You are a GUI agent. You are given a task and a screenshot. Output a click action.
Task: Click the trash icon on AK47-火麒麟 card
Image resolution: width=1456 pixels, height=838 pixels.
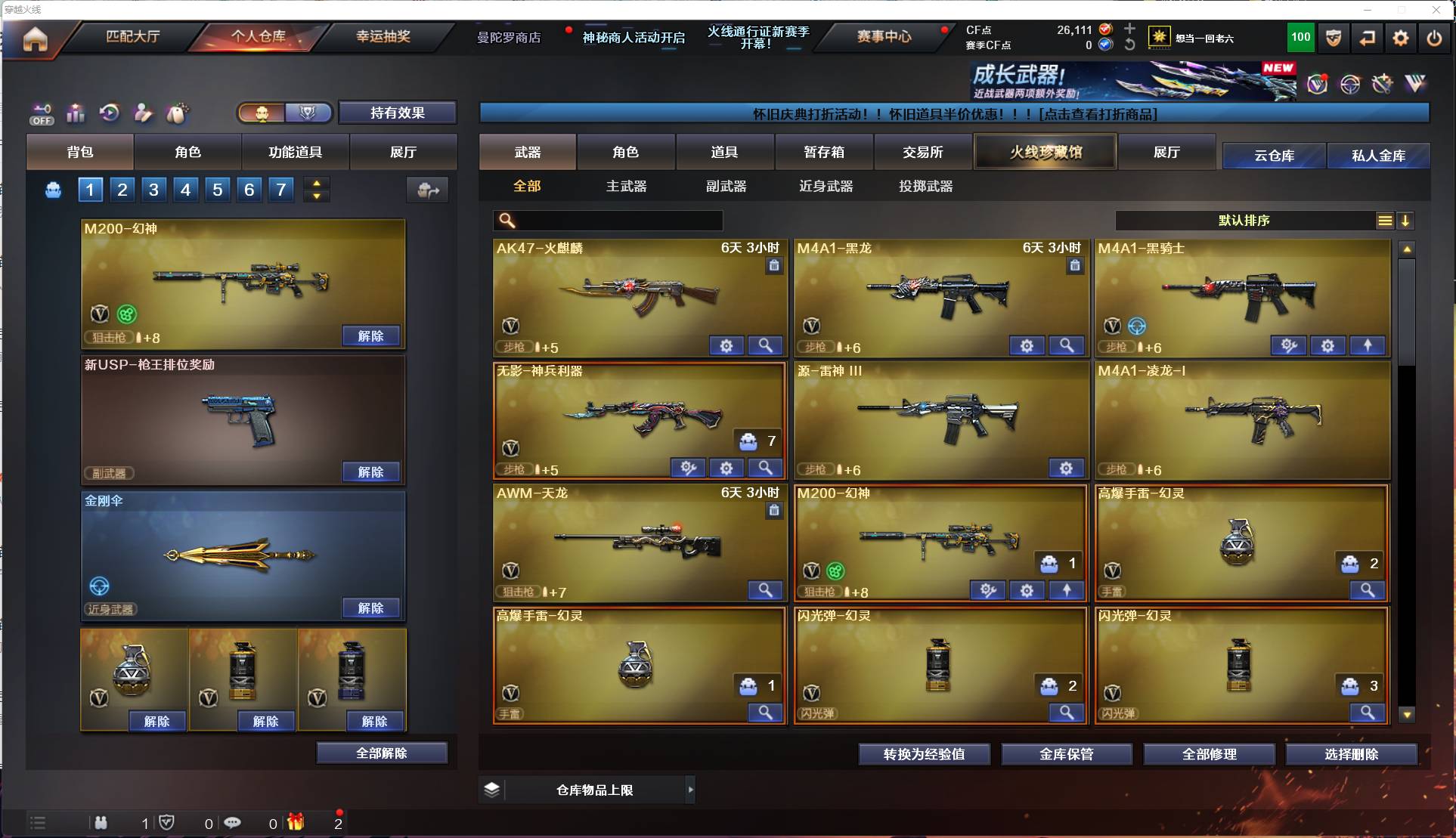(774, 266)
